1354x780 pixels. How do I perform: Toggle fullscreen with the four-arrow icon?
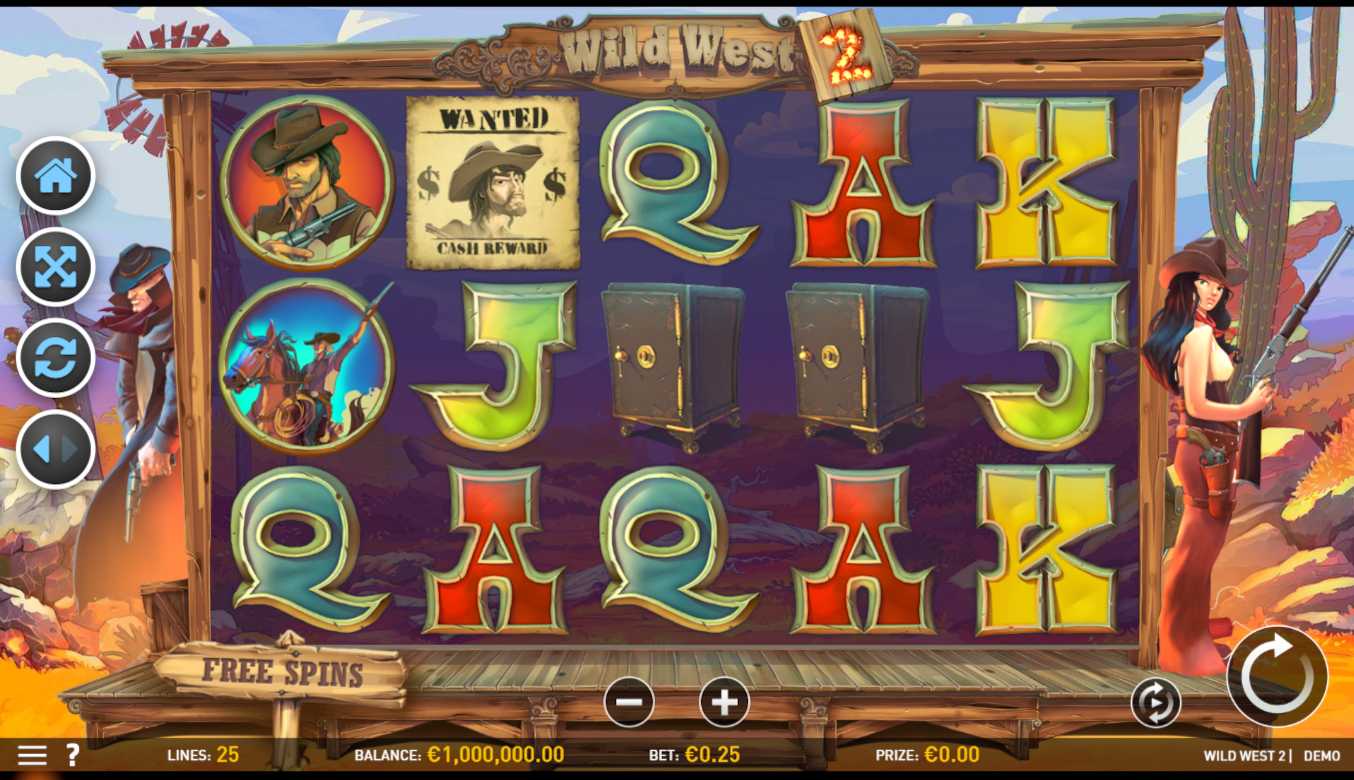click(56, 267)
